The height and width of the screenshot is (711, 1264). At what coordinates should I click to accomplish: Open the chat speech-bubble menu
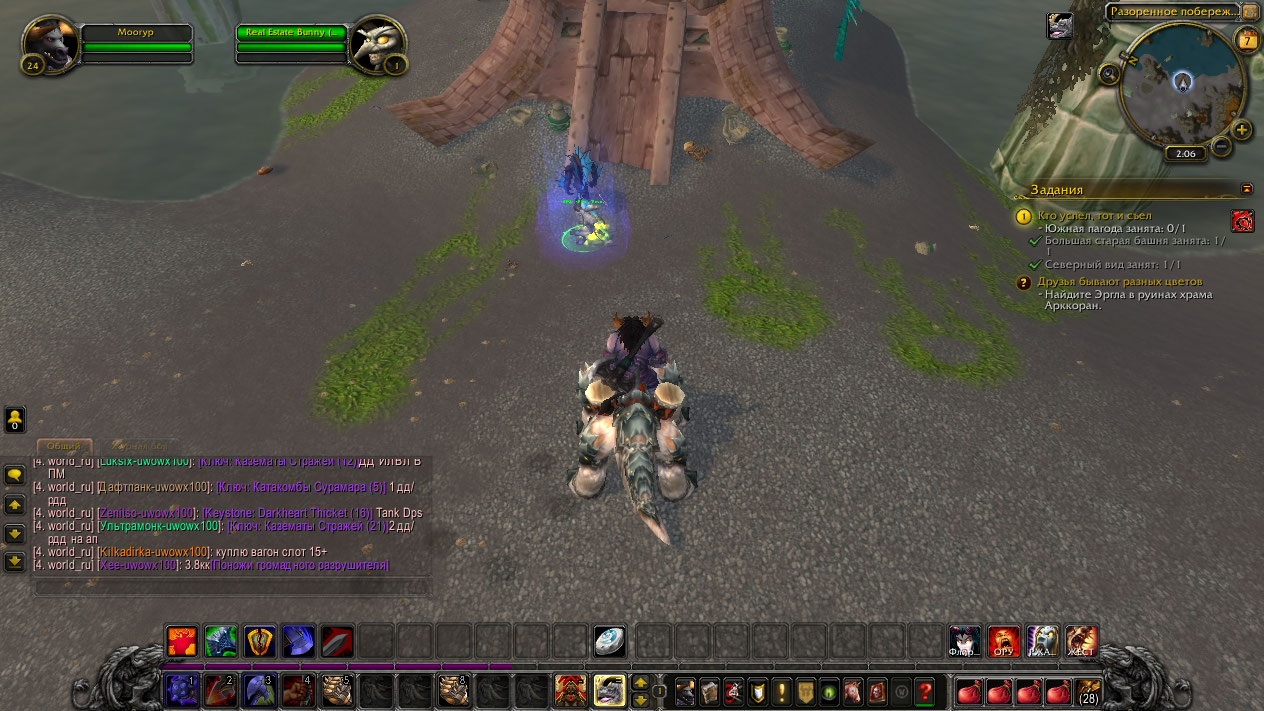click(x=15, y=475)
